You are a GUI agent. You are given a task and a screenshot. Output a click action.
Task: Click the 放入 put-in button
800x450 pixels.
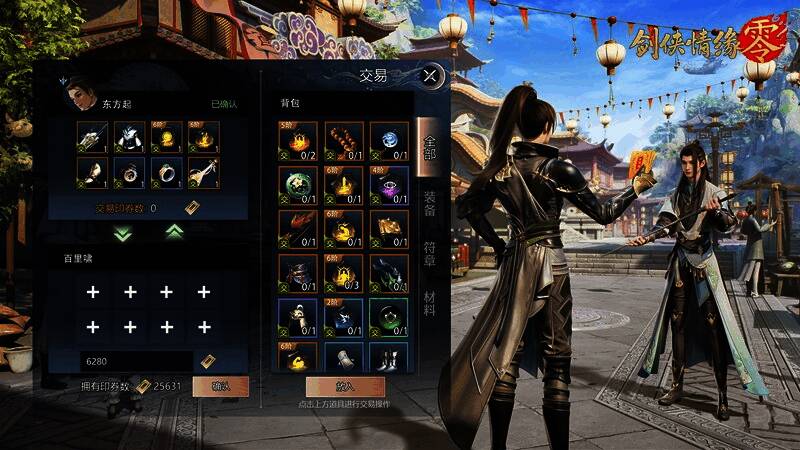pos(345,386)
